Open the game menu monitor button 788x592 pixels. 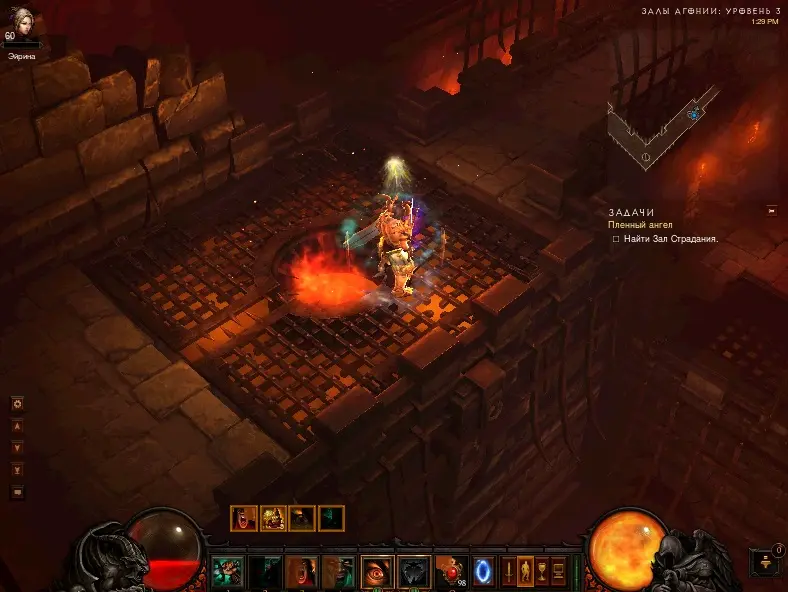[558, 571]
